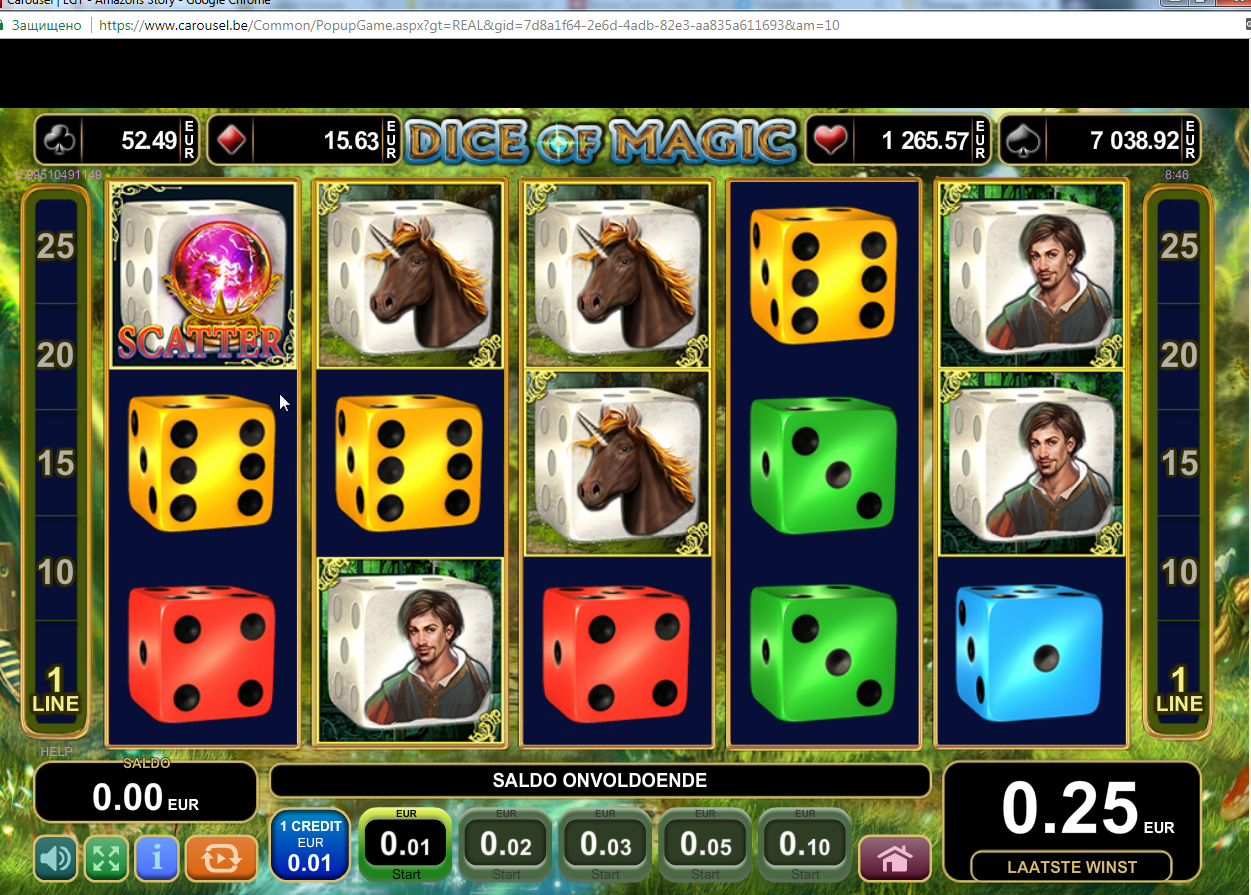Start a spin with the 0.01 bet
The height and width of the screenshot is (895, 1251).
[x=405, y=846]
